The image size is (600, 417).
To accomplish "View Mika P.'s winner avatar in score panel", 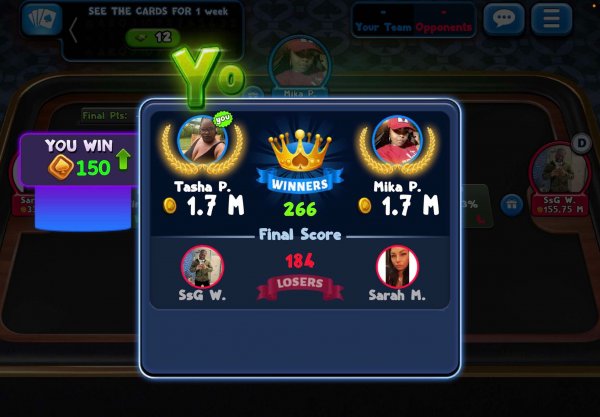I will 396,141.
